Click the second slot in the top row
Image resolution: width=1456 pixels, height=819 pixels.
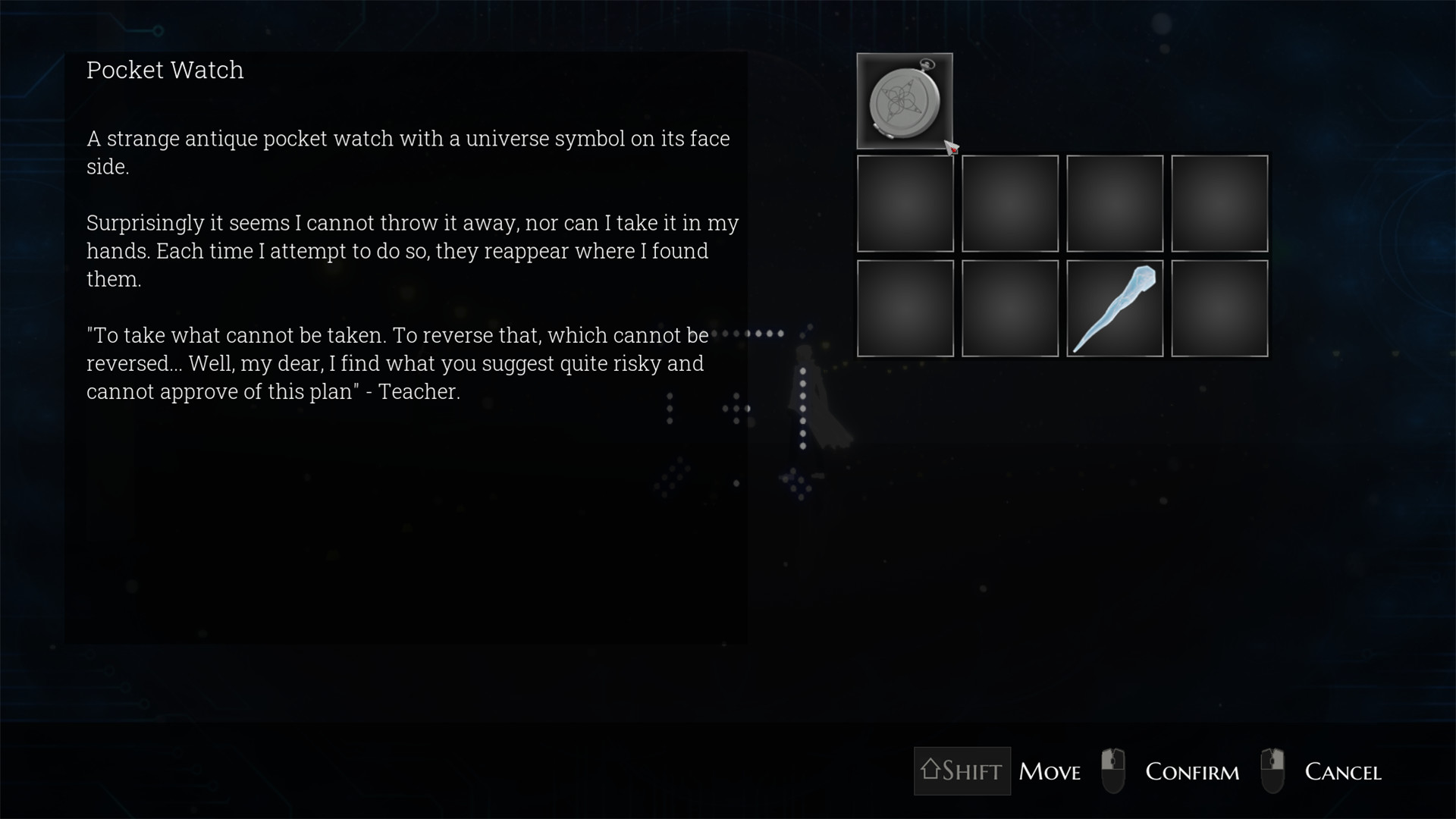coord(1009,203)
